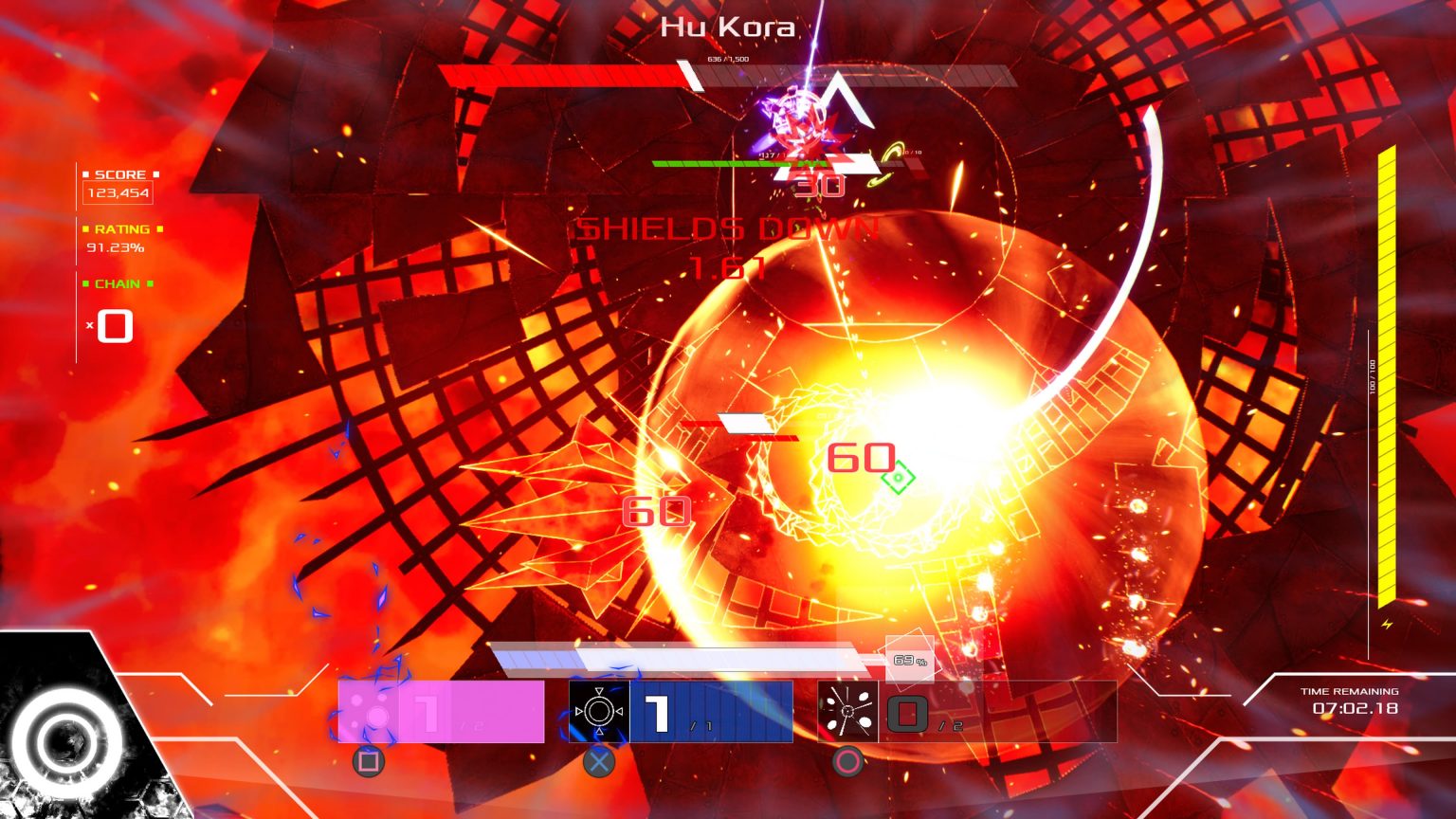Image resolution: width=1456 pixels, height=819 pixels.
Task: Click the TIME REMAINING panel
Action: pos(1353,700)
